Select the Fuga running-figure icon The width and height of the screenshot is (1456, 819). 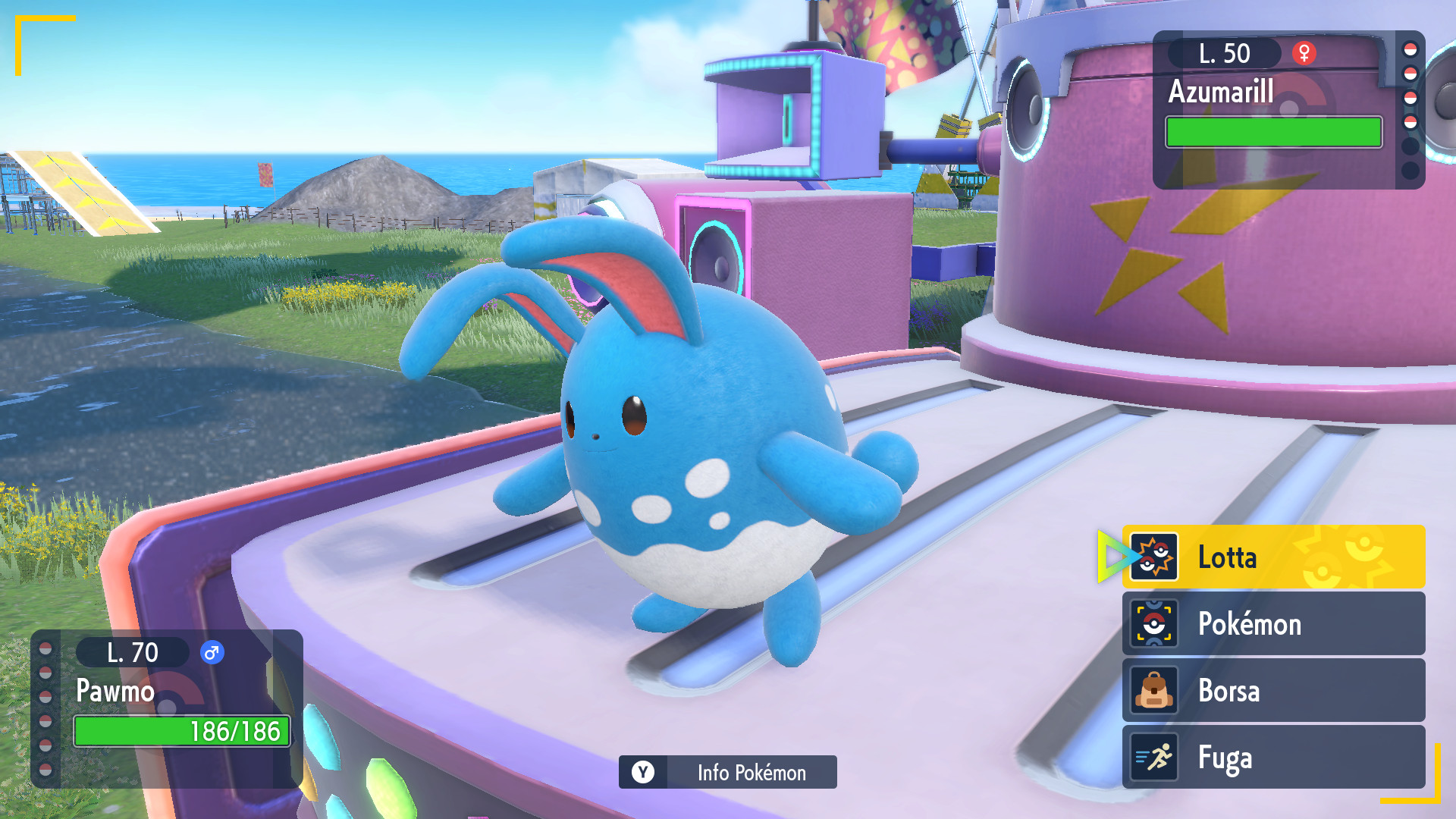pyautogui.click(x=1154, y=758)
